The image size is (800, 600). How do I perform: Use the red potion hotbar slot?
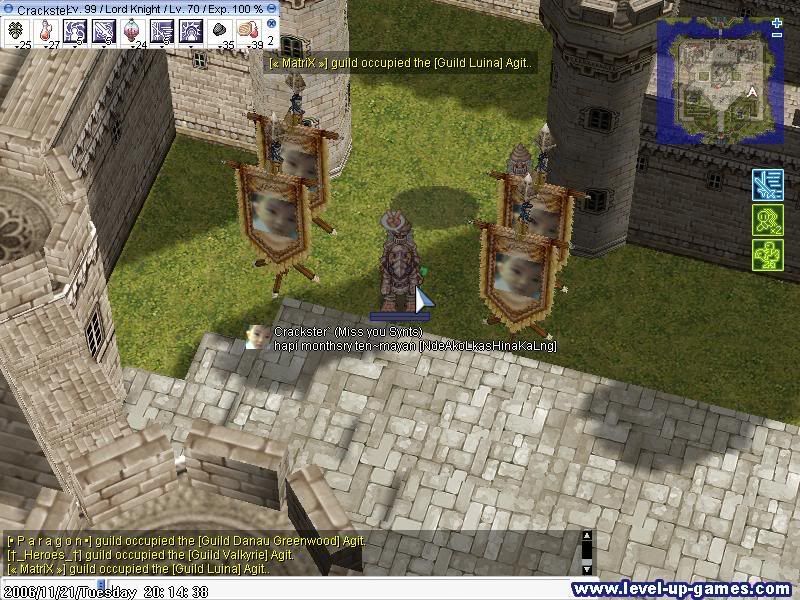pyautogui.click(x=46, y=31)
